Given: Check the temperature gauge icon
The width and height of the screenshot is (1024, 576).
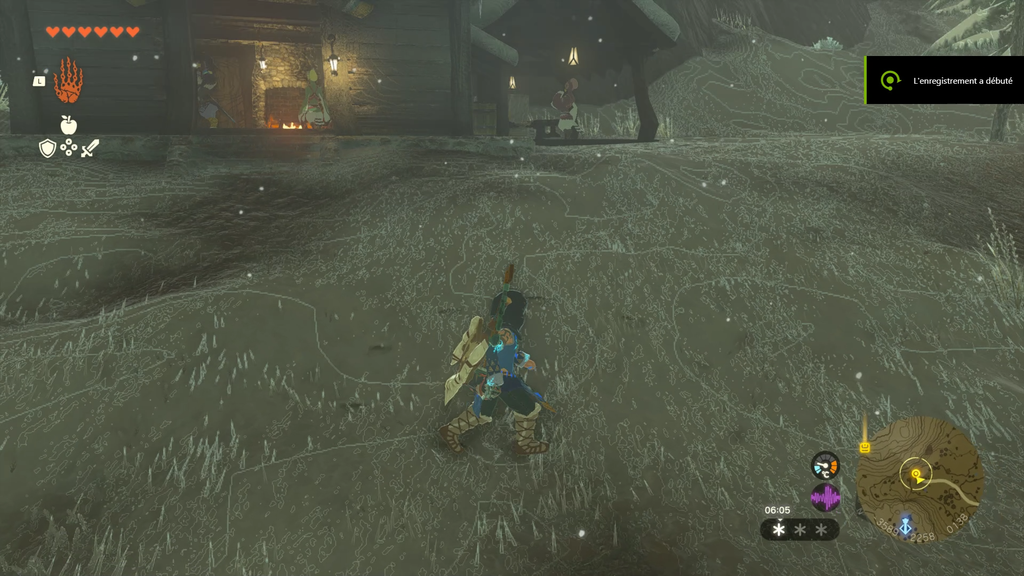Looking at the screenshot, I should click(825, 465).
